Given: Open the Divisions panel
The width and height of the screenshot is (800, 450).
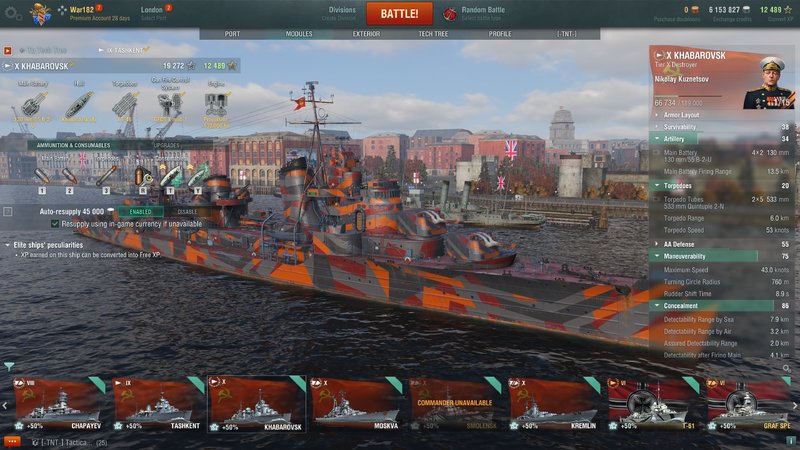Looking at the screenshot, I should [342, 13].
